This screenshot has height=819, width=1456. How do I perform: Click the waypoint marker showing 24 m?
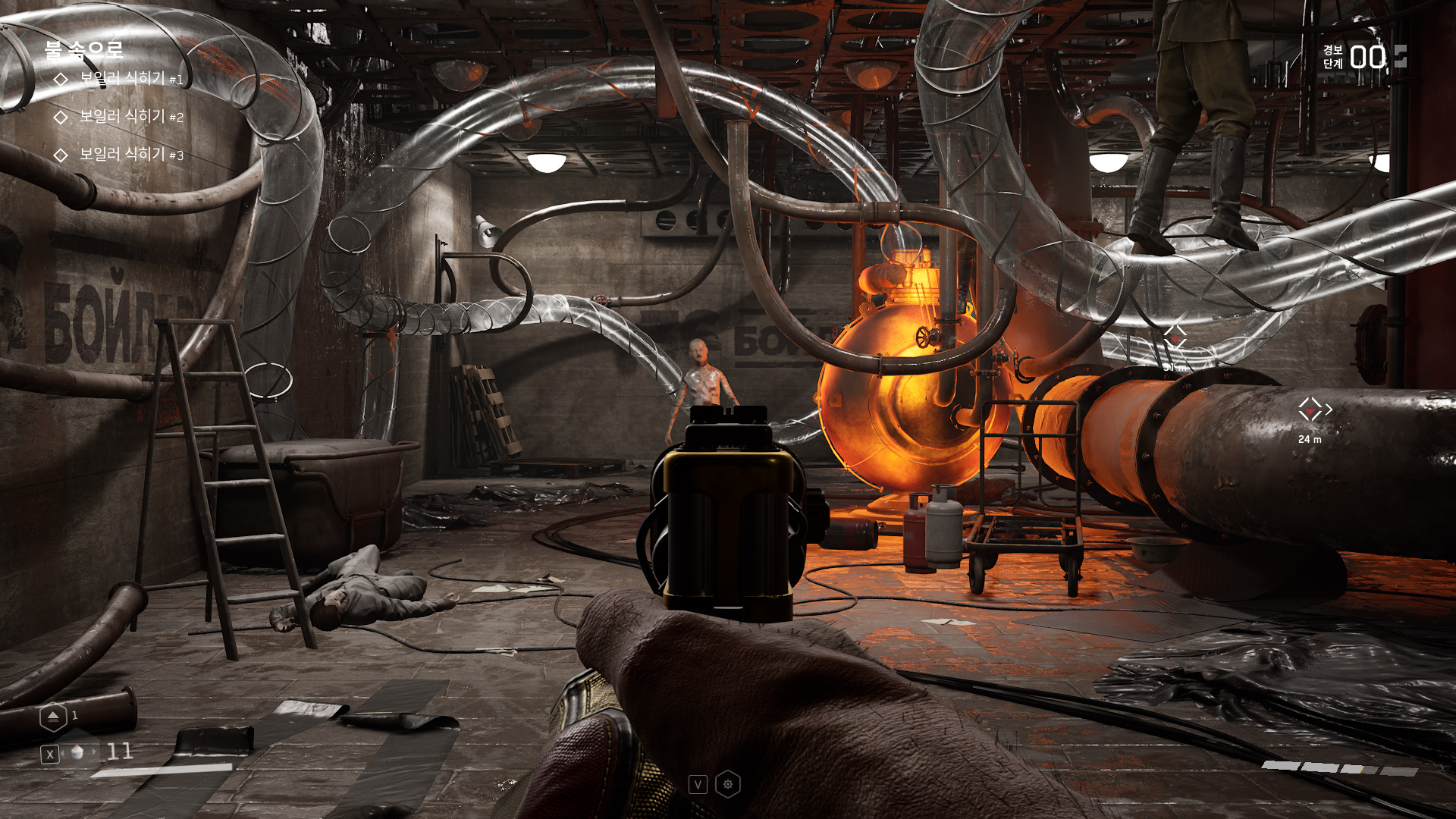(1310, 410)
